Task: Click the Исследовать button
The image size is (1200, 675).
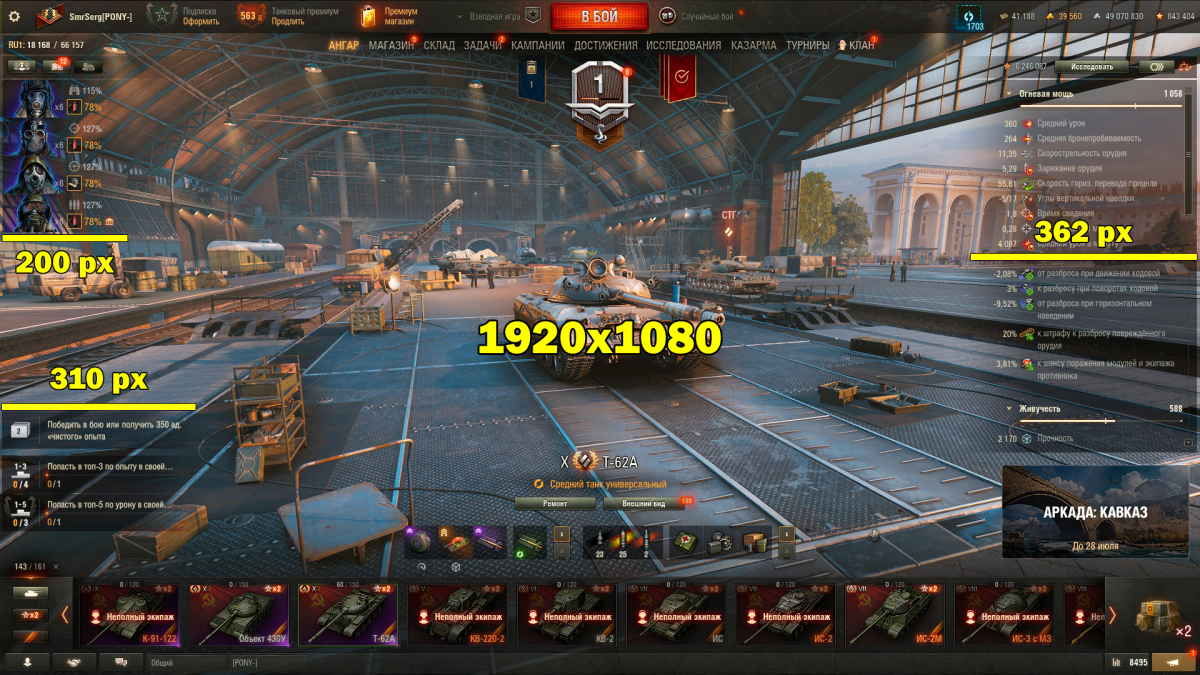Action: [1091, 66]
